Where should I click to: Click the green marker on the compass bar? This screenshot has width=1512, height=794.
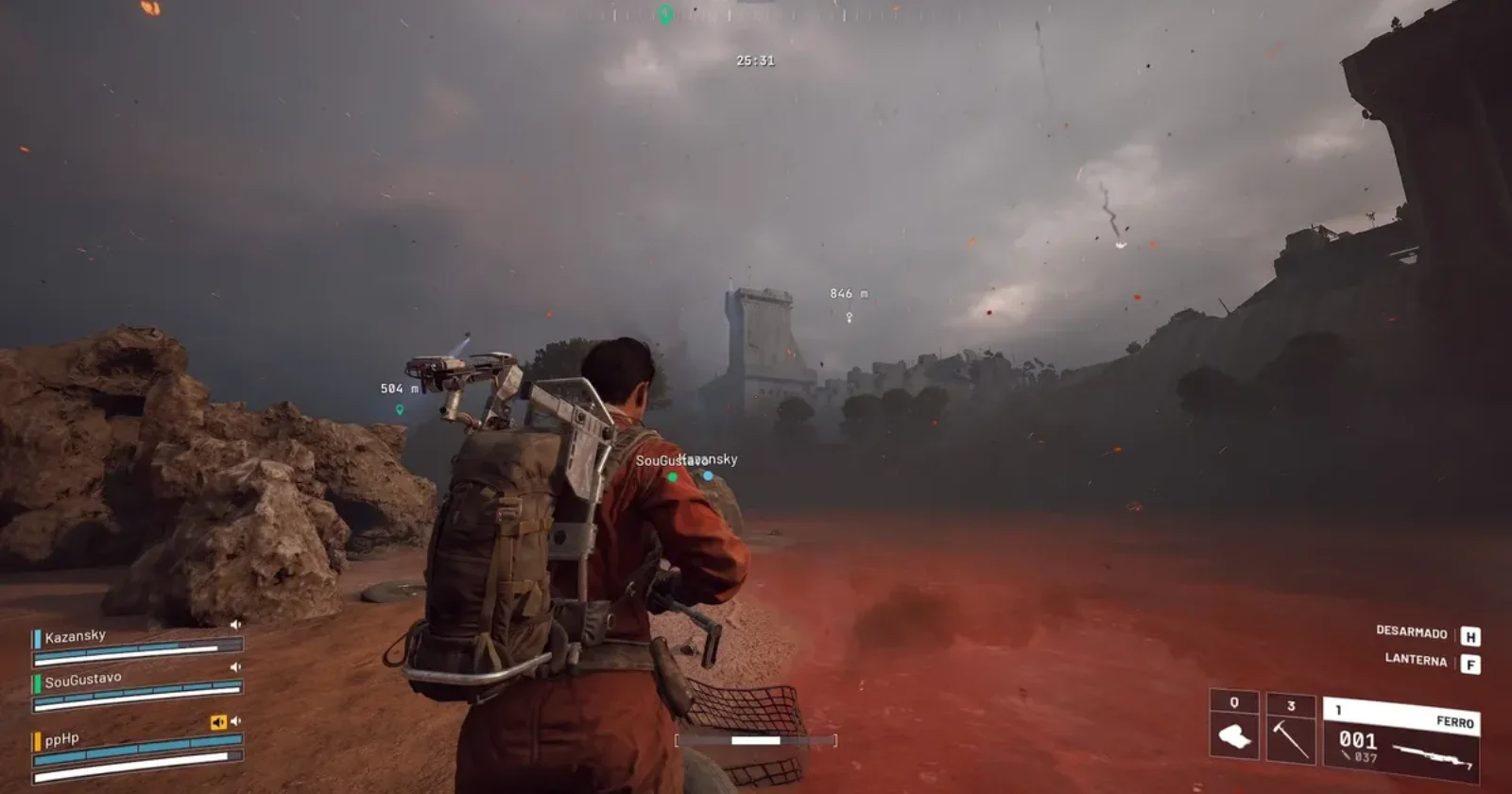[665, 14]
